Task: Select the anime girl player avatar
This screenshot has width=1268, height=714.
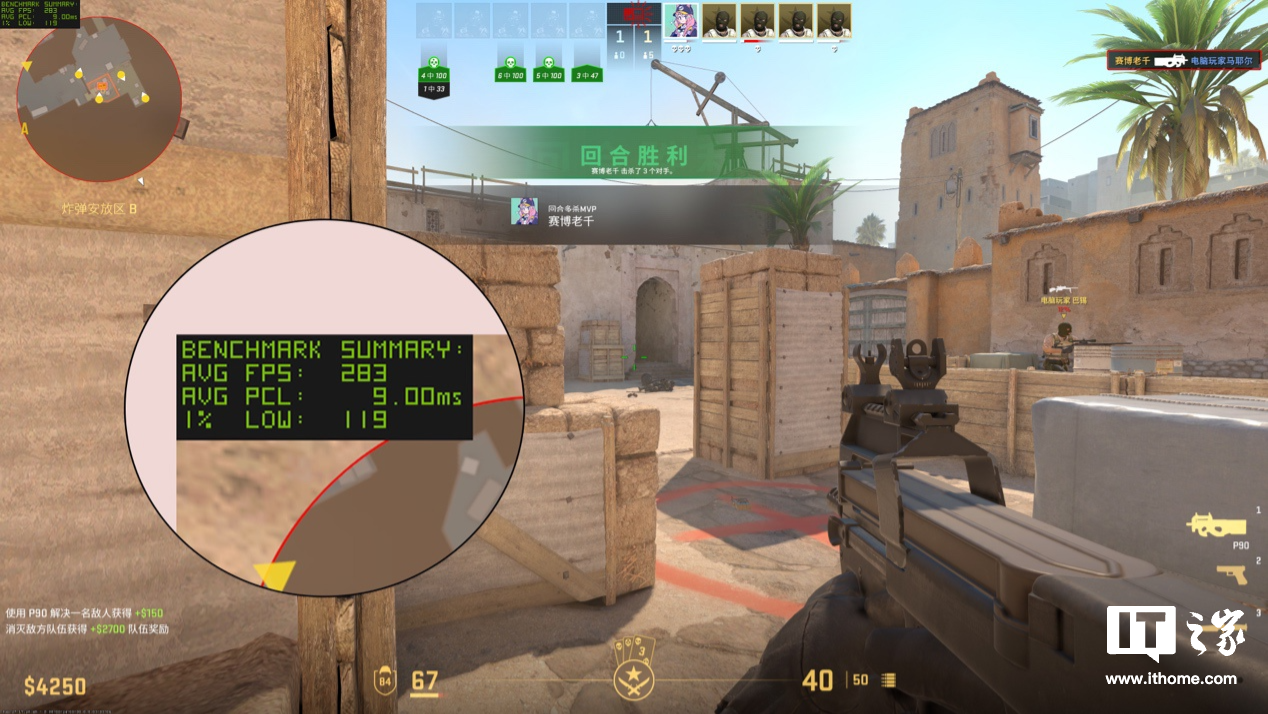Action: tap(680, 21)
